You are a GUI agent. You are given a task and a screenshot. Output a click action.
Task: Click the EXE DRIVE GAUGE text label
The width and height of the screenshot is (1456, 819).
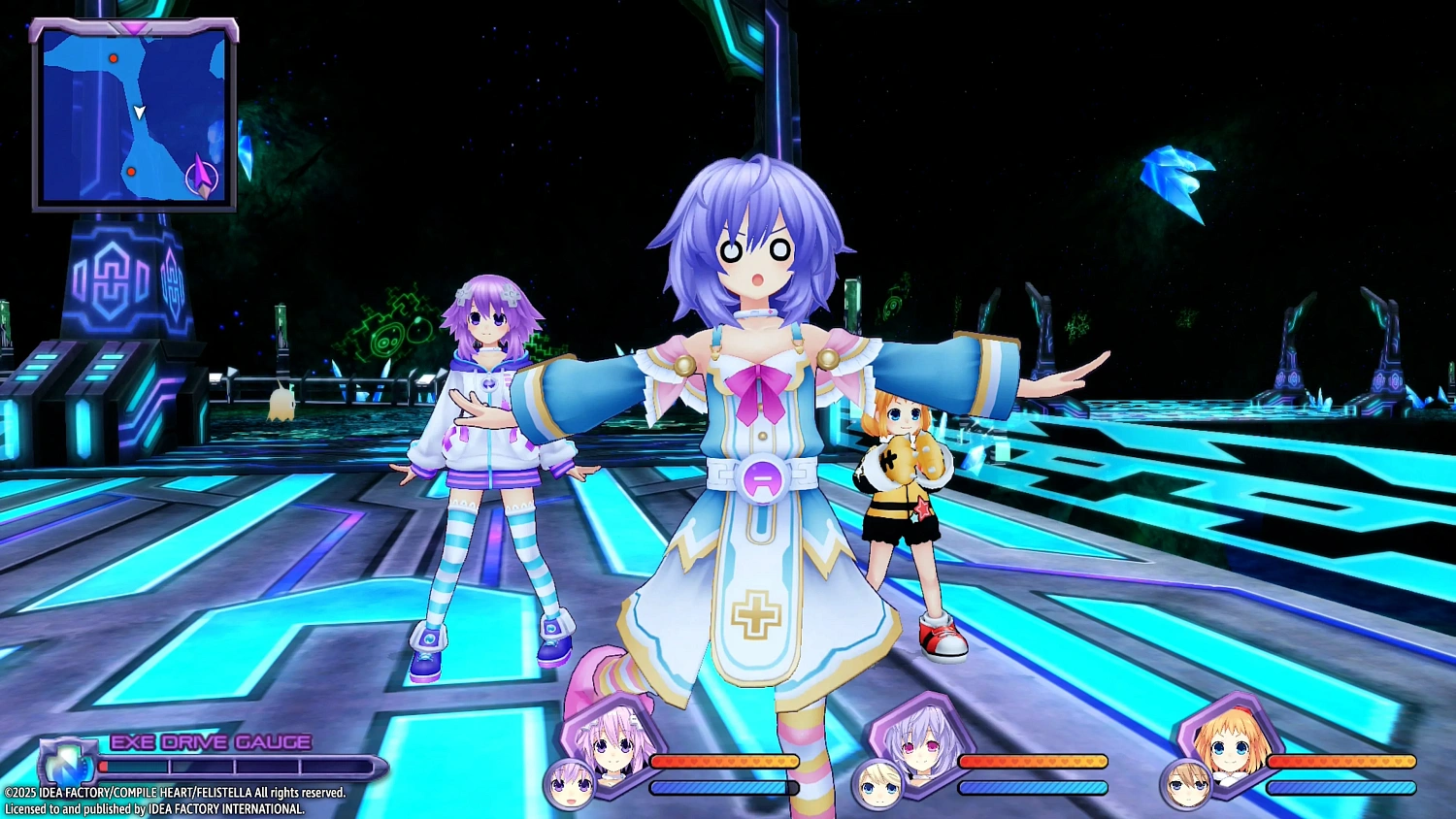click(209, 741)
